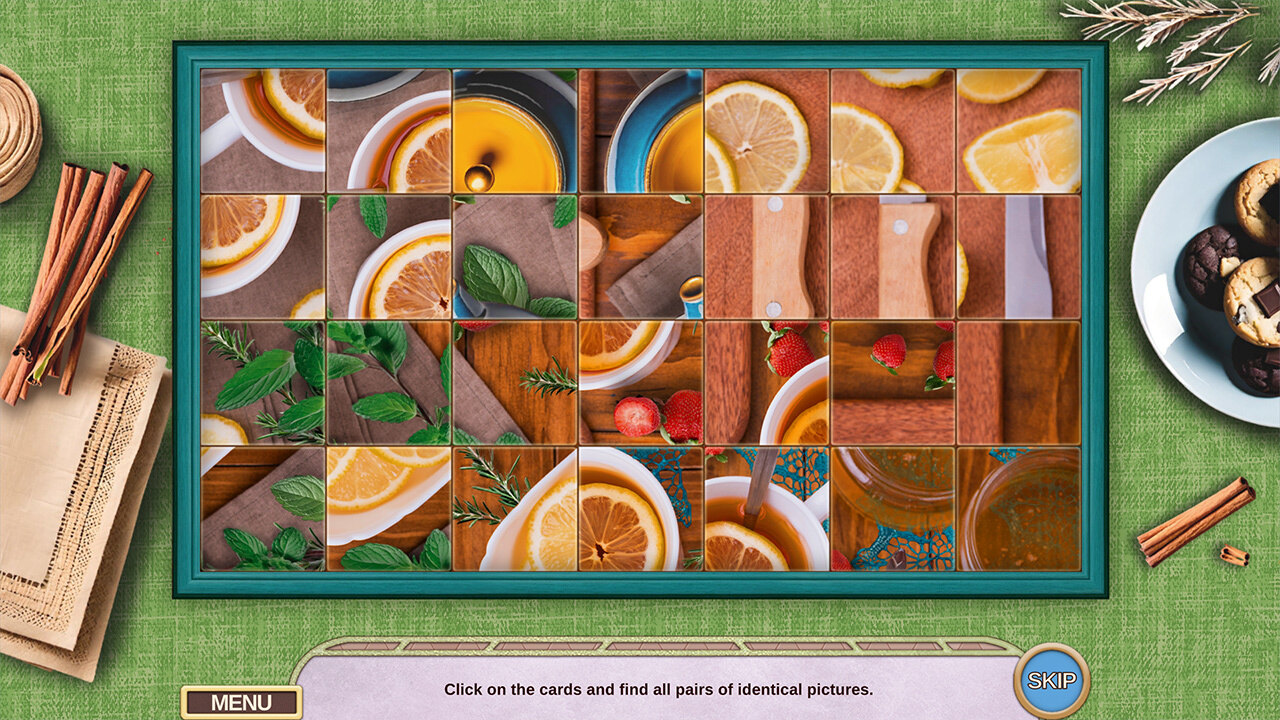Open the MENU button
Screen dimensions: 1280x720
(241, 702)
